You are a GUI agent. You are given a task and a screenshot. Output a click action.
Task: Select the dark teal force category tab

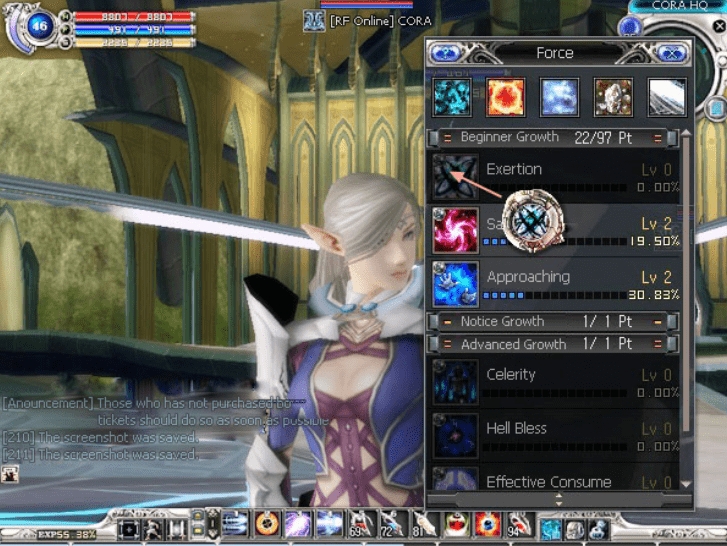pos(450,98)
